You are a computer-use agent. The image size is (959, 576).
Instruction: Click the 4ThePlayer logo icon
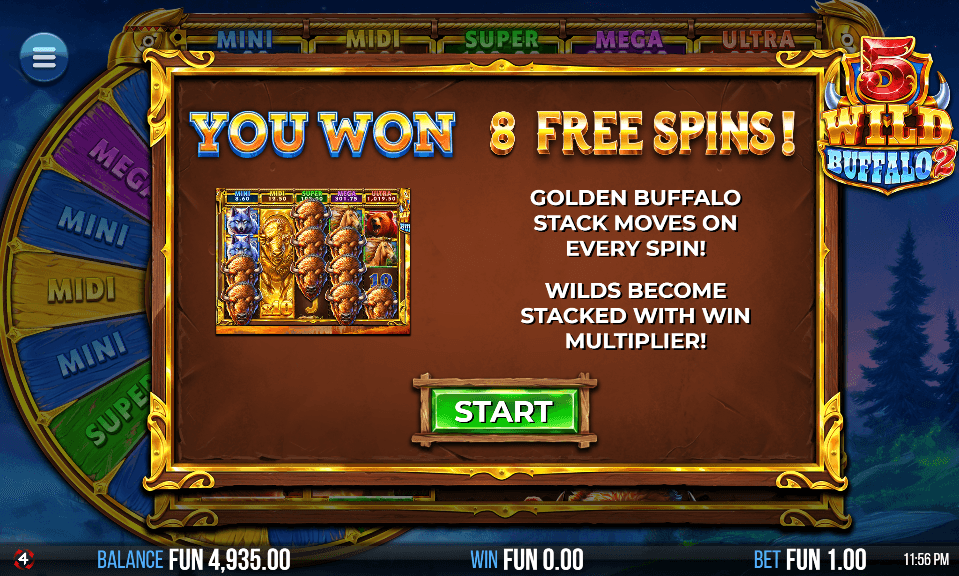point(22,558)
